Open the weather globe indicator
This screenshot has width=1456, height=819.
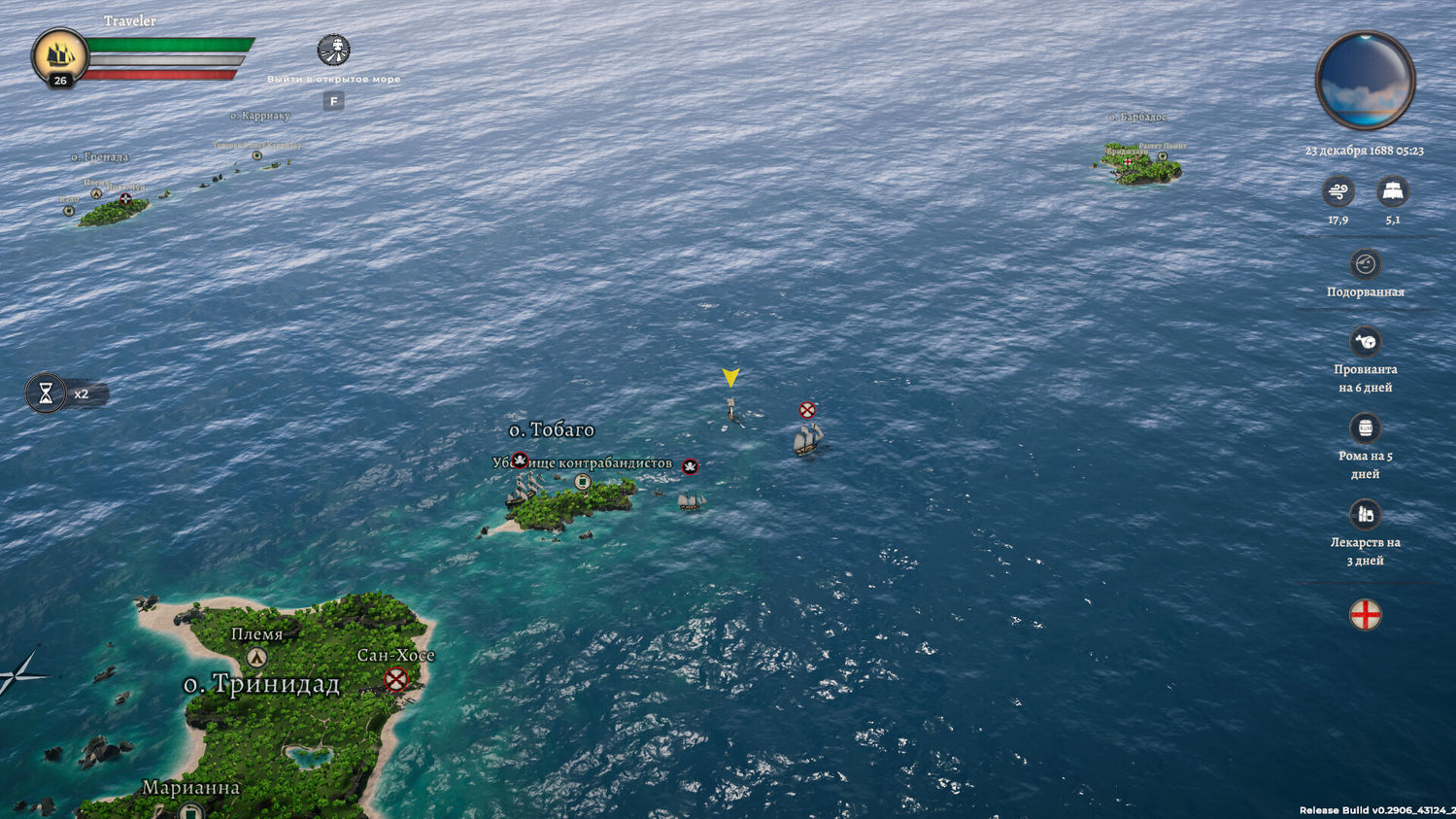click(1365, 81)
